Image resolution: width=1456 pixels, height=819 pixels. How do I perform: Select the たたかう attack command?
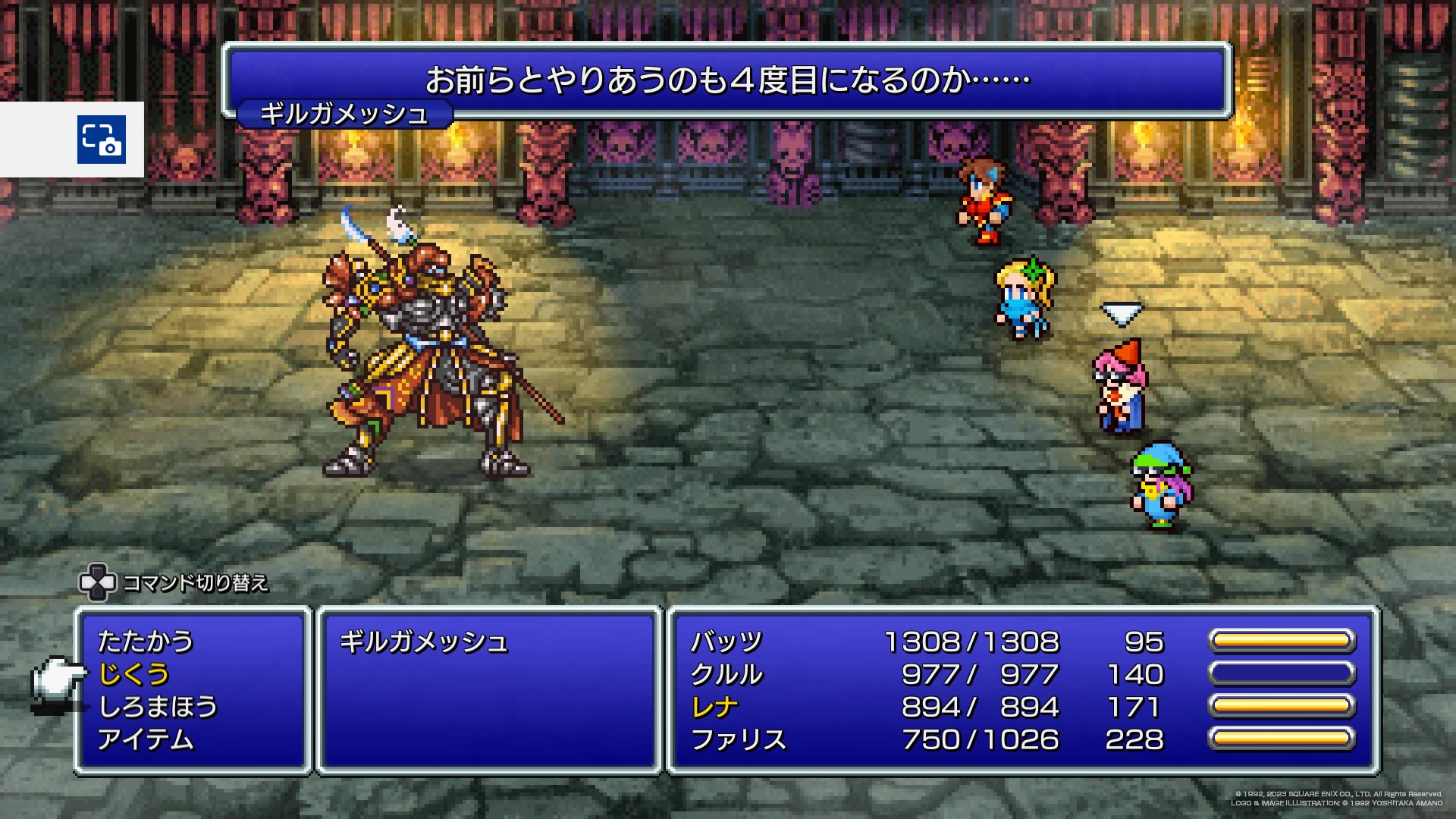tap(146, 642)
